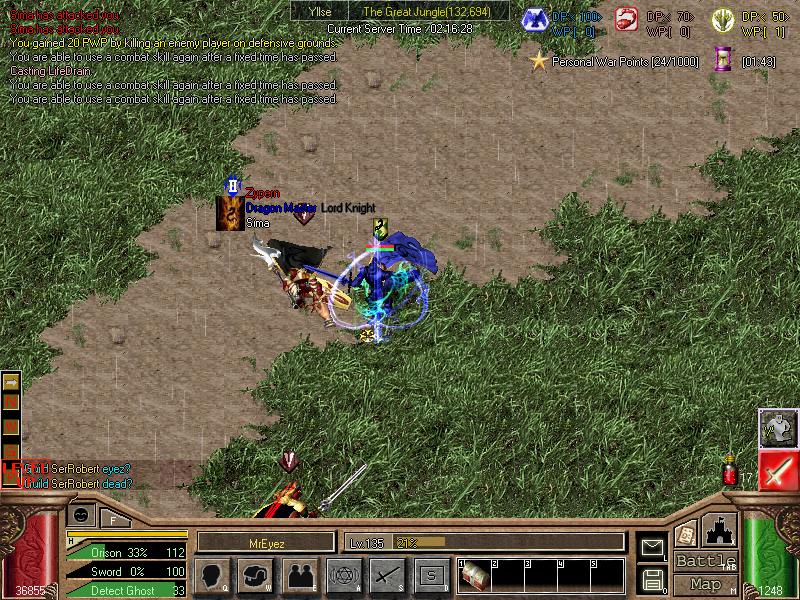800x600 pixels.
Task: Open the head silhouette character button
Action: click(x=213, y=575)
